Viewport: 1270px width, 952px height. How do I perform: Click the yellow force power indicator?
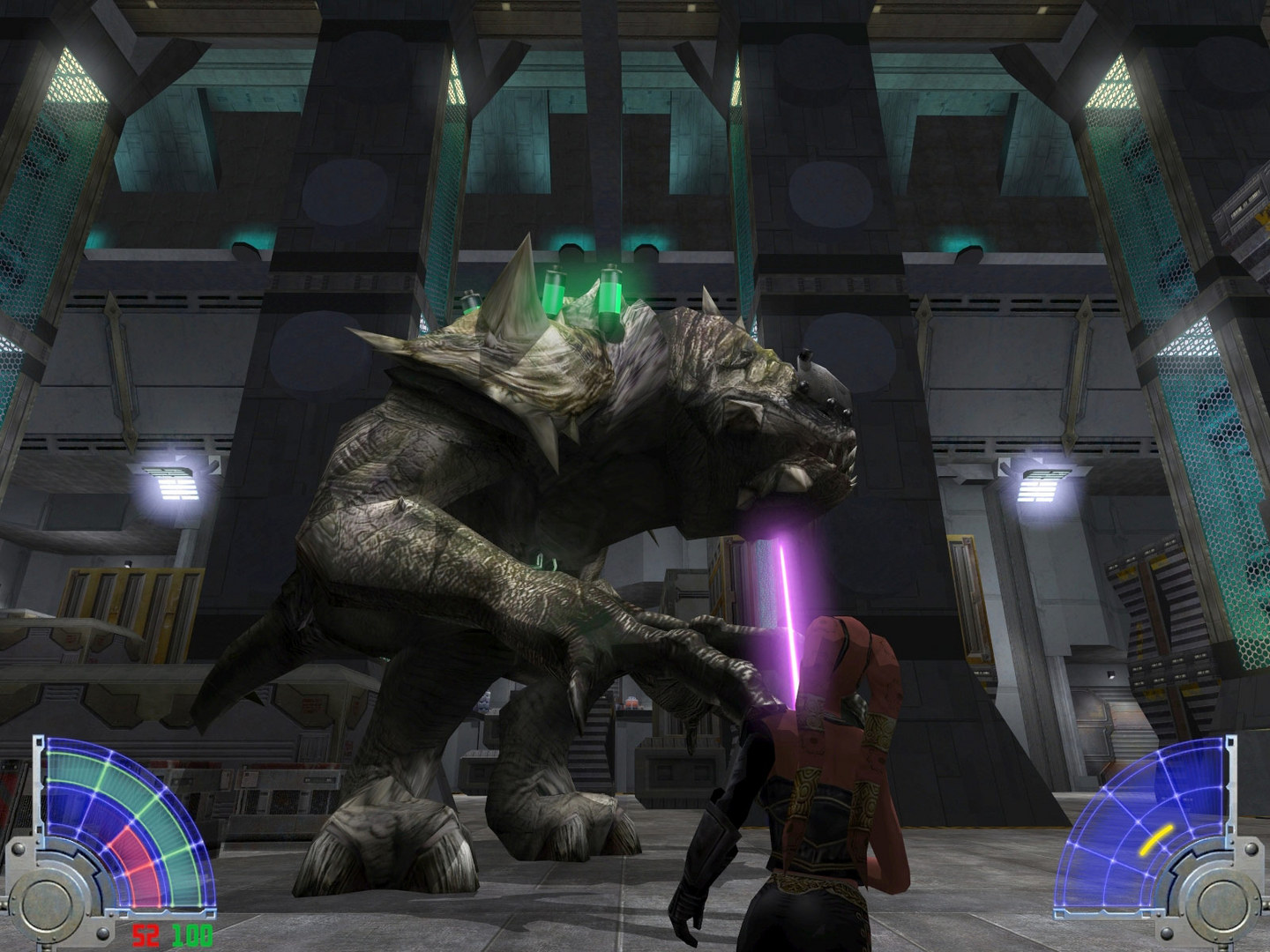click(x=1157, y=840)
